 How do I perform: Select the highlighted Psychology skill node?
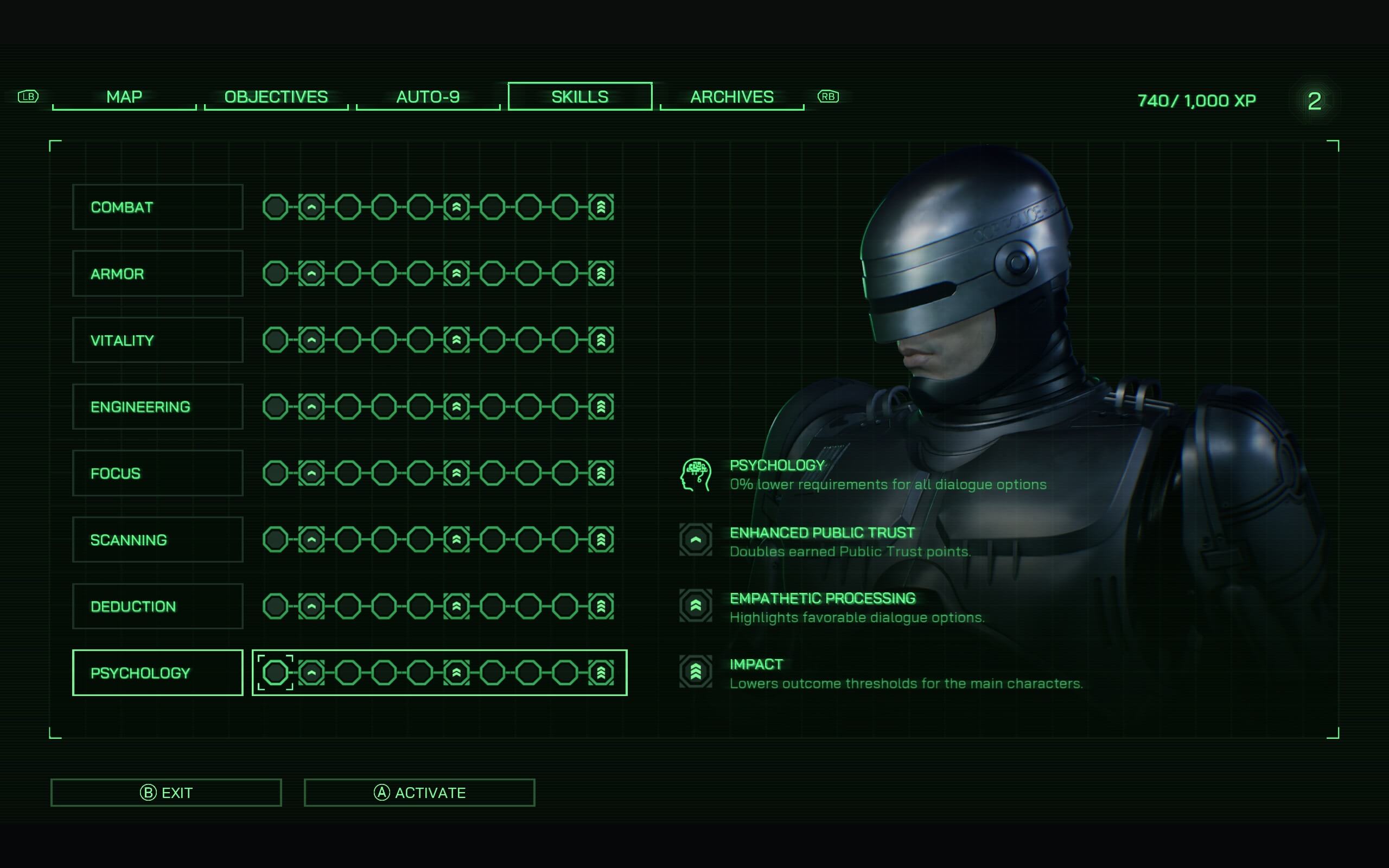pyautogui.click(x=276, y=672)
